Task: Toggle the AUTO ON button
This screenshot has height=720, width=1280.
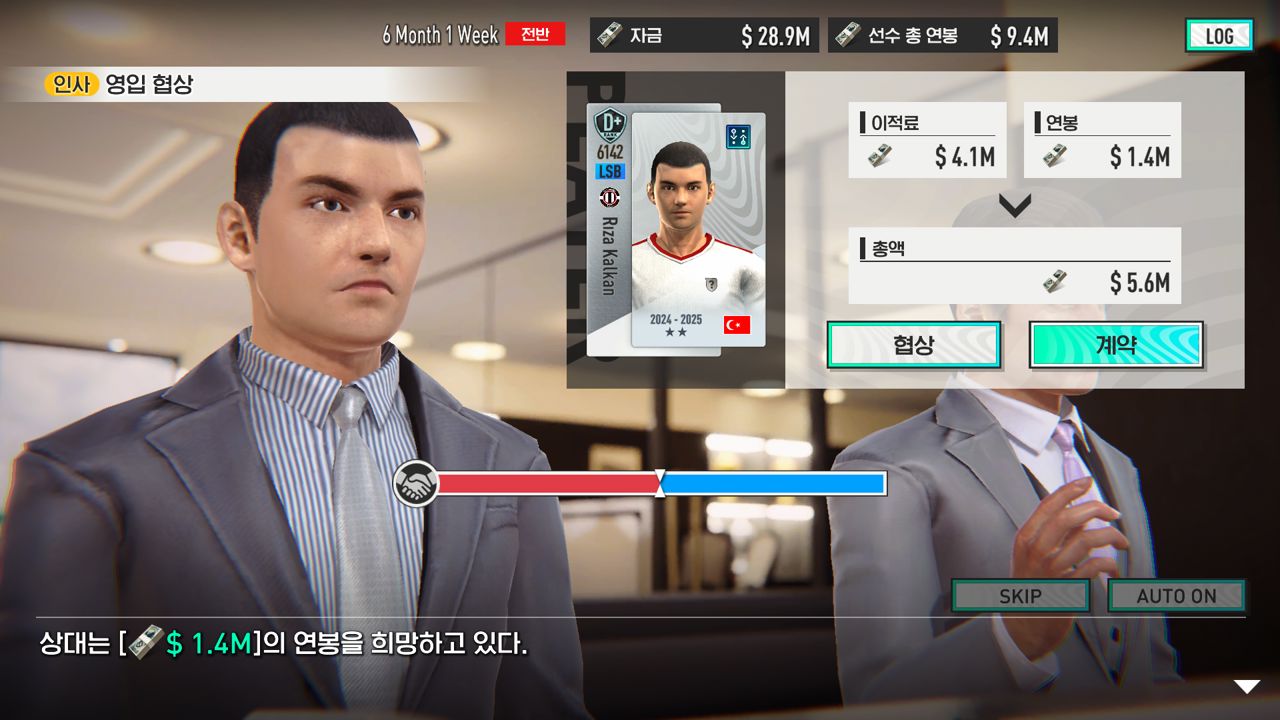Action: pyautogui.click(x=1176, y=596)
